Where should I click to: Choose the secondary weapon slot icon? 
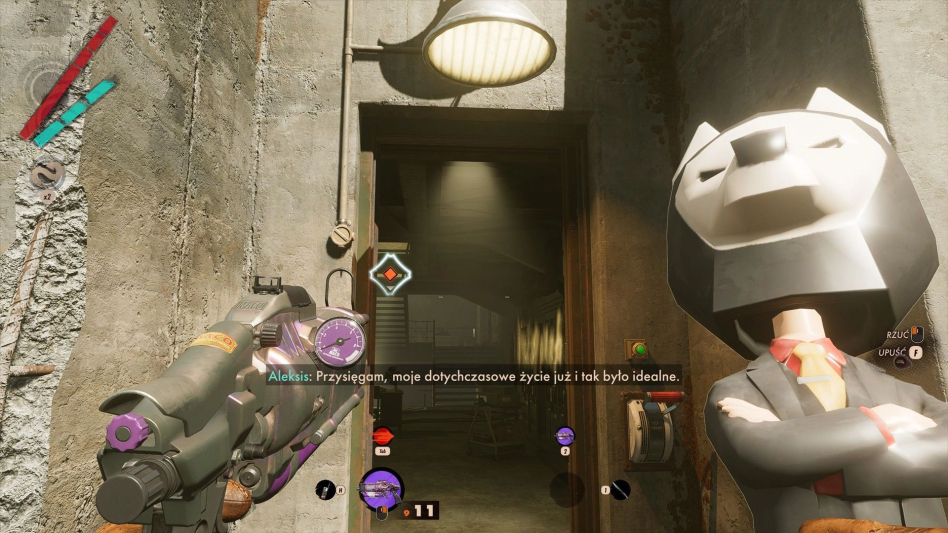point(565,435)
